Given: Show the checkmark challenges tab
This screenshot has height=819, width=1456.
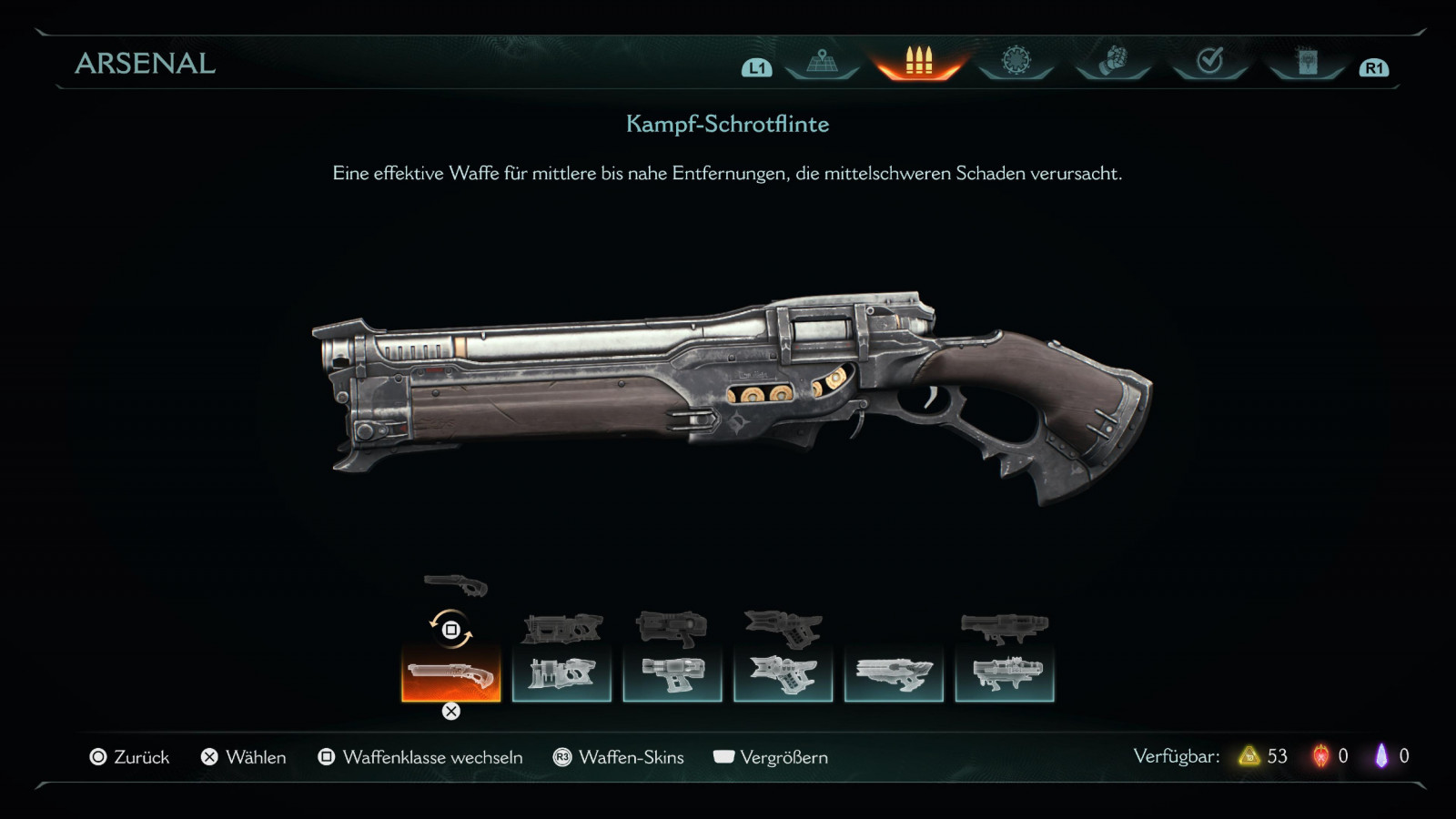Looking at the screenshot, I should click(1209, 62).
